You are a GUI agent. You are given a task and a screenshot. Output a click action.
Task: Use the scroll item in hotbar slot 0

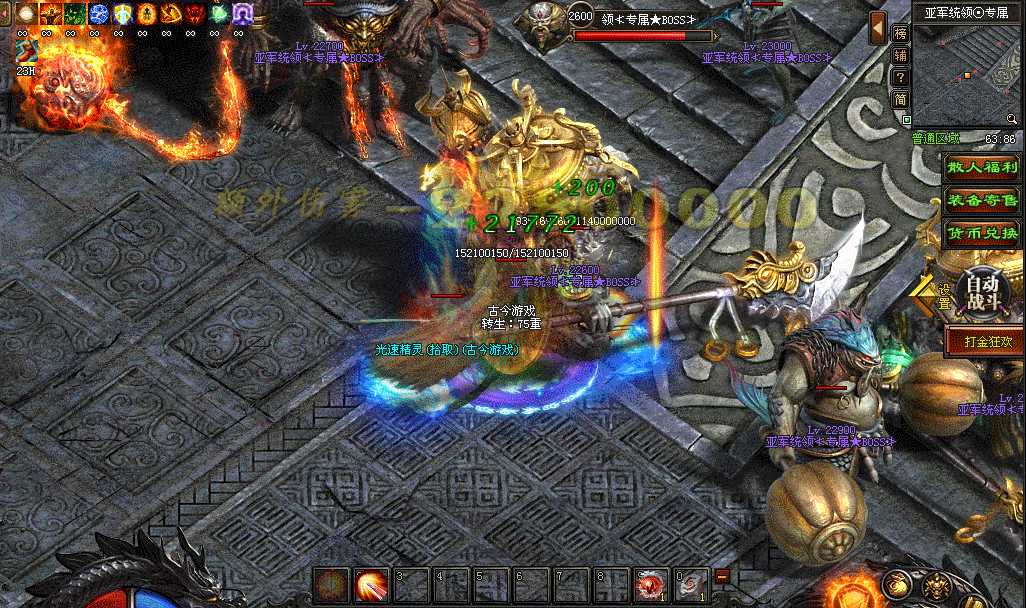click(x=691, y=584)
